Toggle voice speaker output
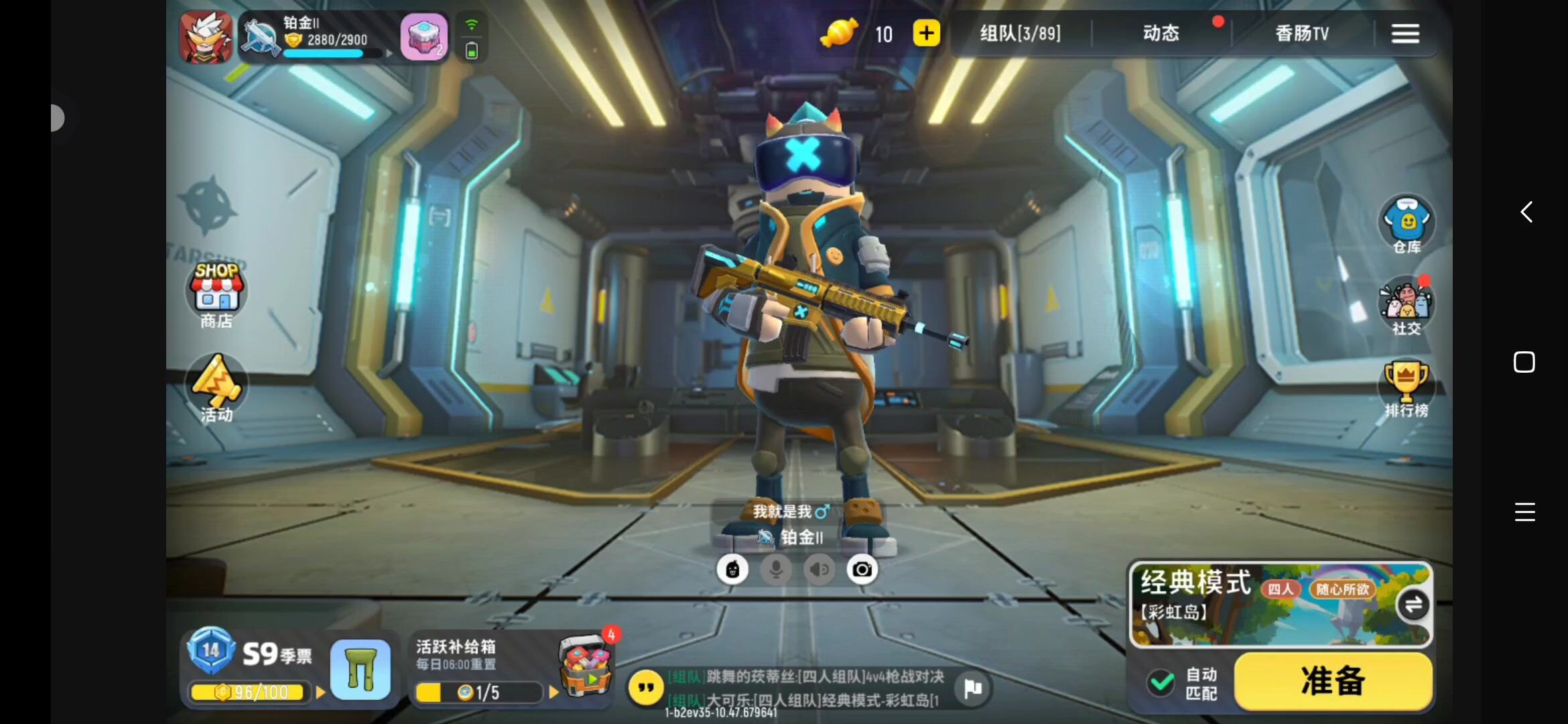The width and height of the screenshot is (1568, 724). pos(819,569)
